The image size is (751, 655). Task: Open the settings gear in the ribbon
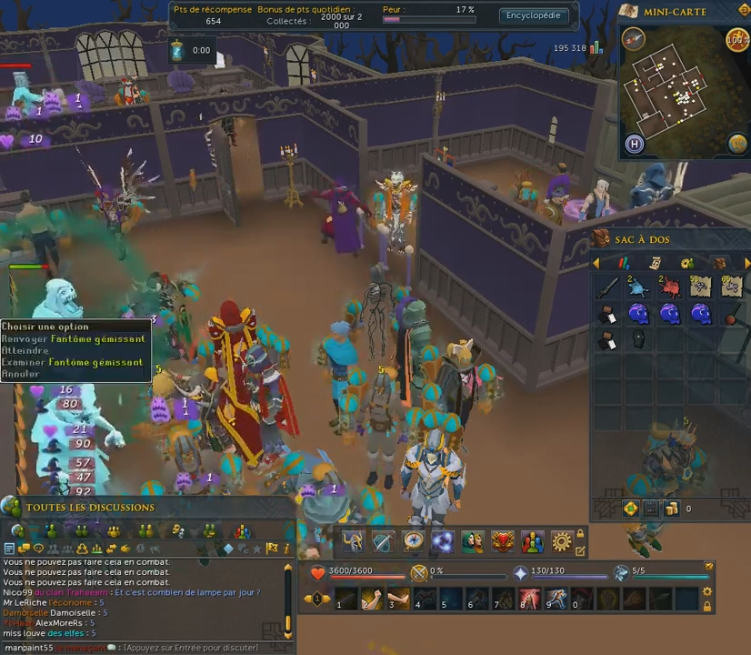[561, 541]
